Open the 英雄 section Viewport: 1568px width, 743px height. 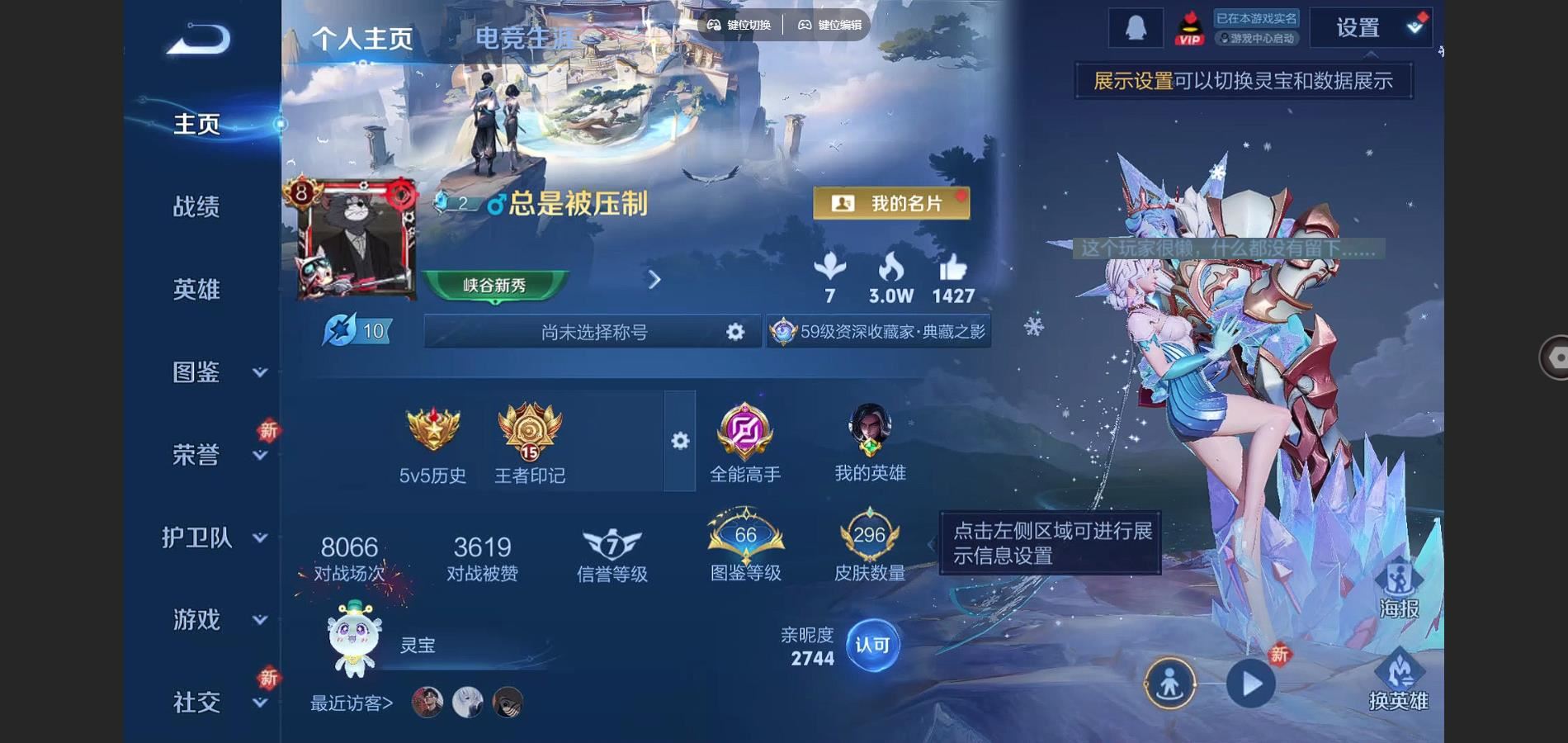pos(196,289)
